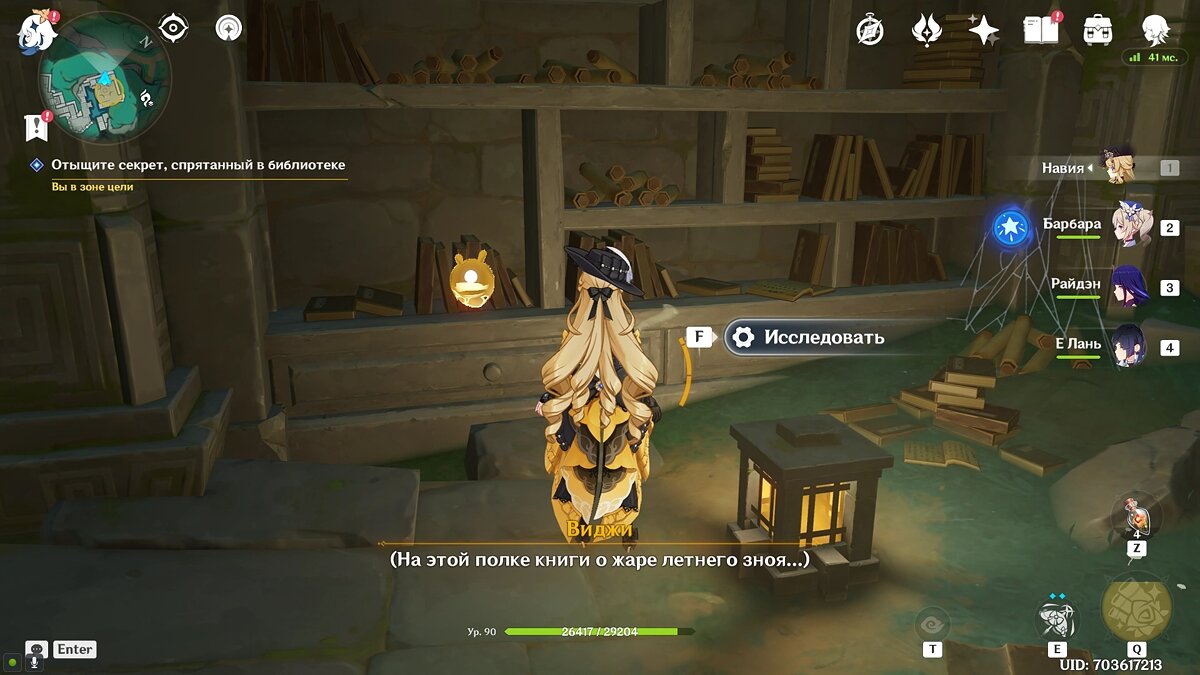Open the events star icon
Screen dimensions: 1200x675
(x=927, y=30)
